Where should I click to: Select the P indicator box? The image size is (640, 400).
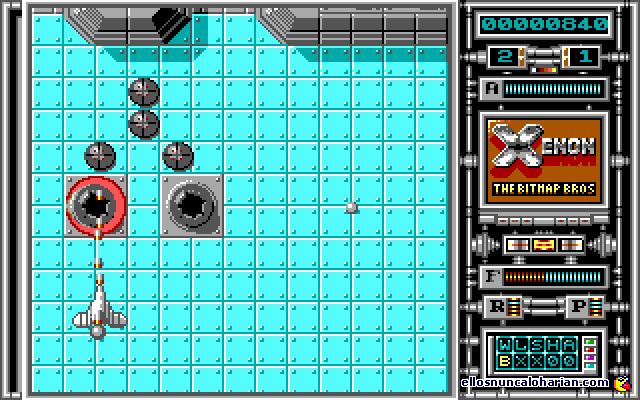pos(580,305)
